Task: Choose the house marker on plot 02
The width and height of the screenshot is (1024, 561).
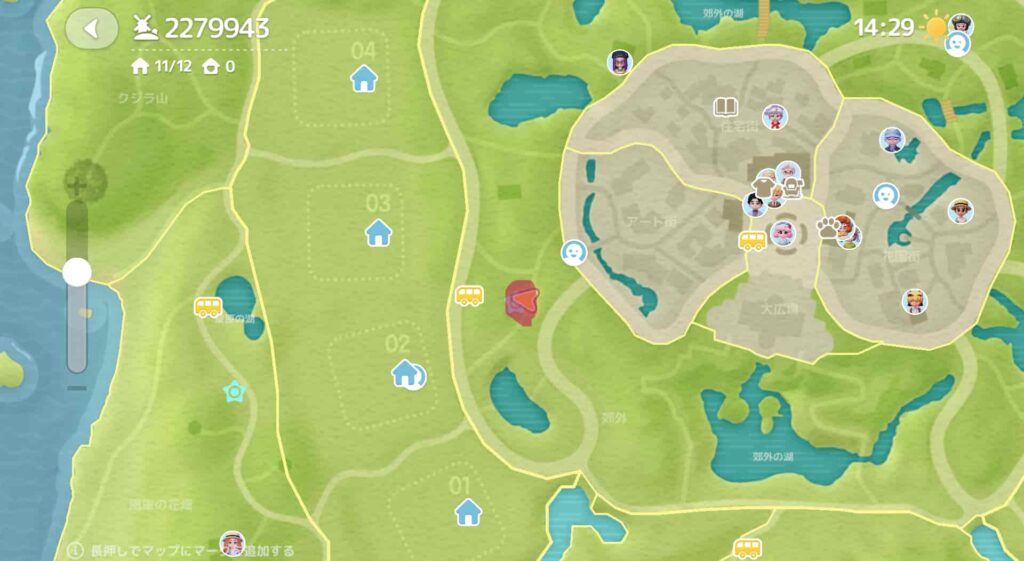Action: [x=405, y=374]
